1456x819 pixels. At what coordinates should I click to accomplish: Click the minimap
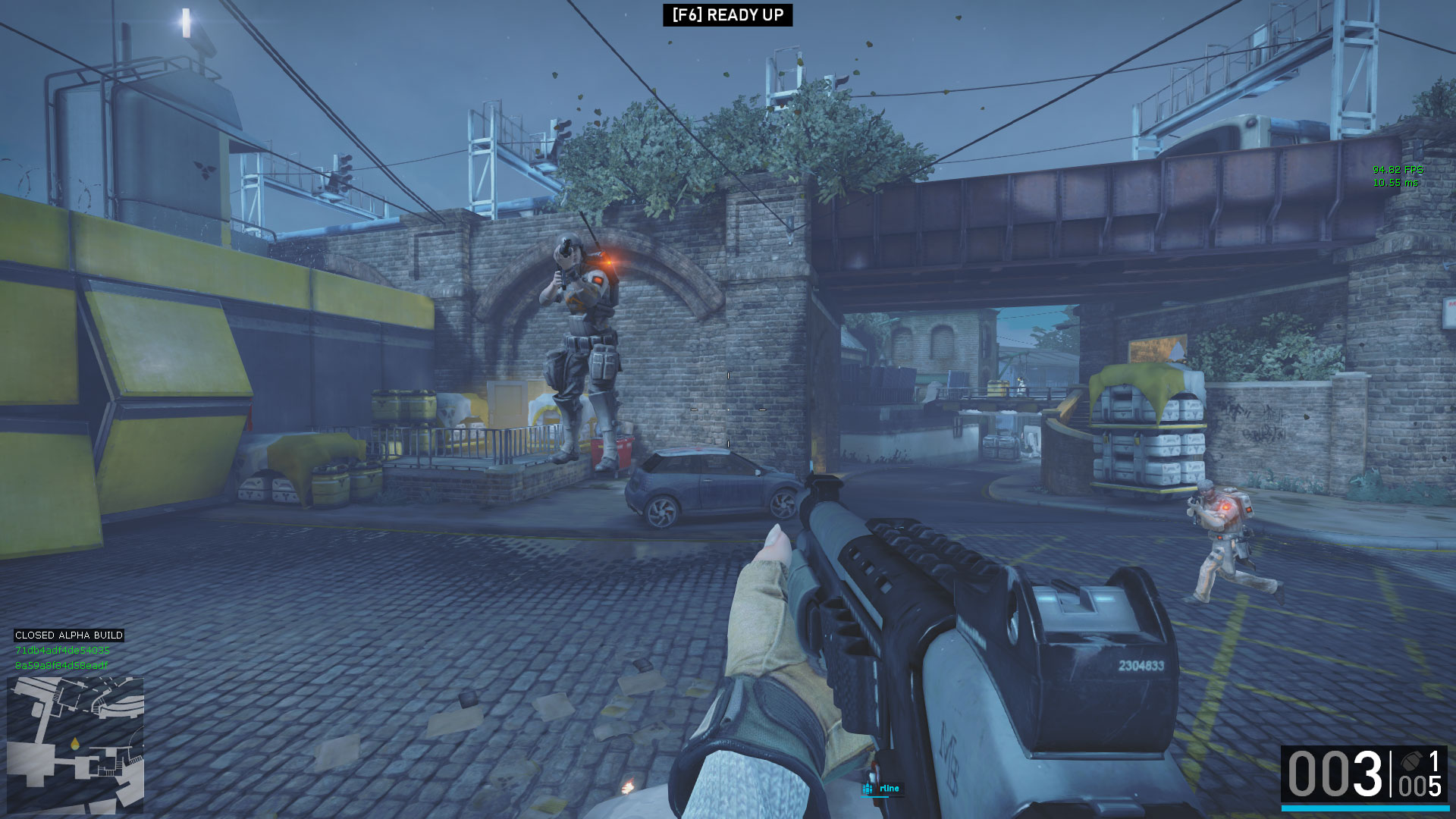[75, 744]
